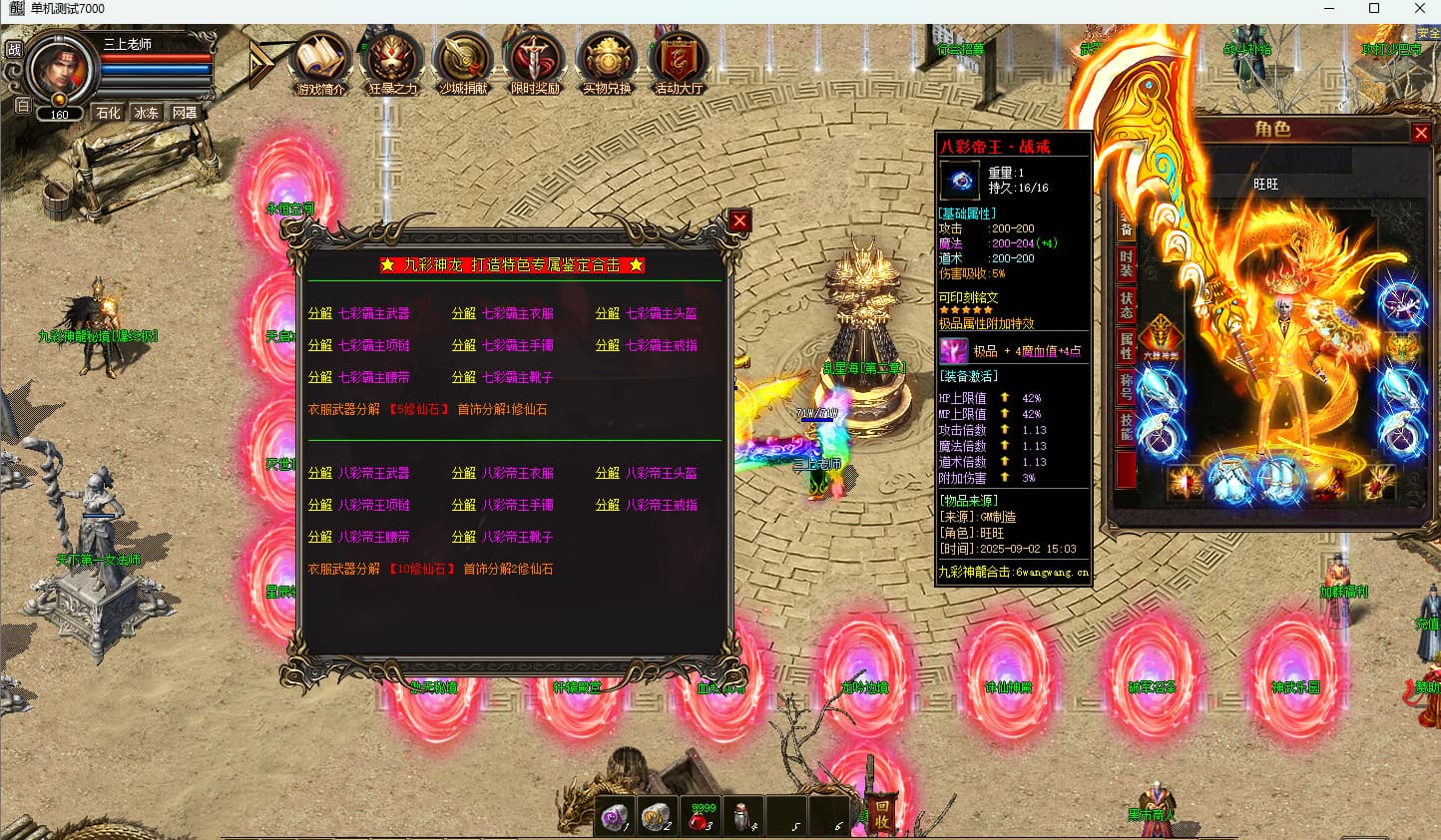Click the 回收 recycle banner button

tap(881, 814)
